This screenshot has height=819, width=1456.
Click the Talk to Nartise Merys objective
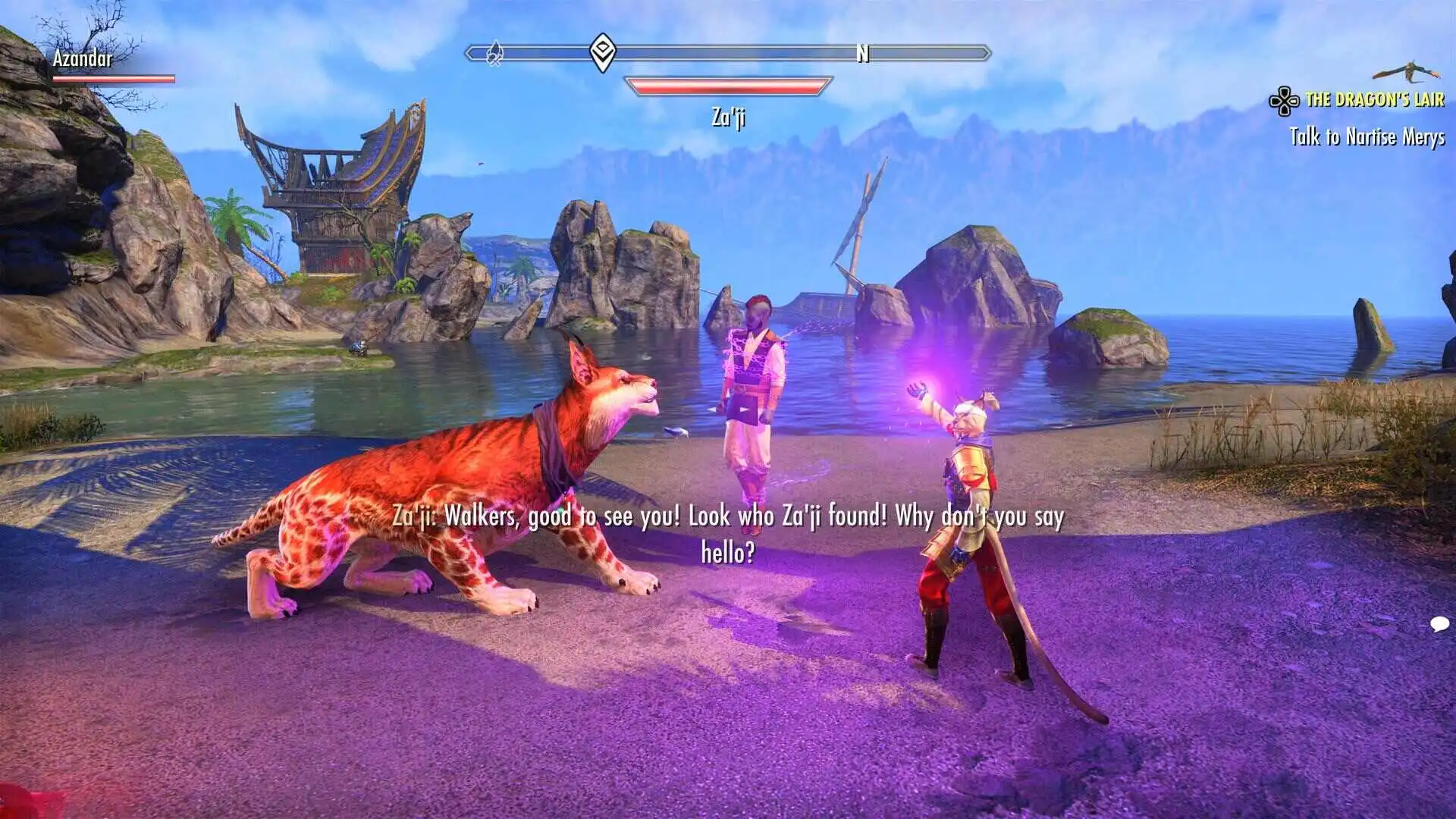[1367, 137]
